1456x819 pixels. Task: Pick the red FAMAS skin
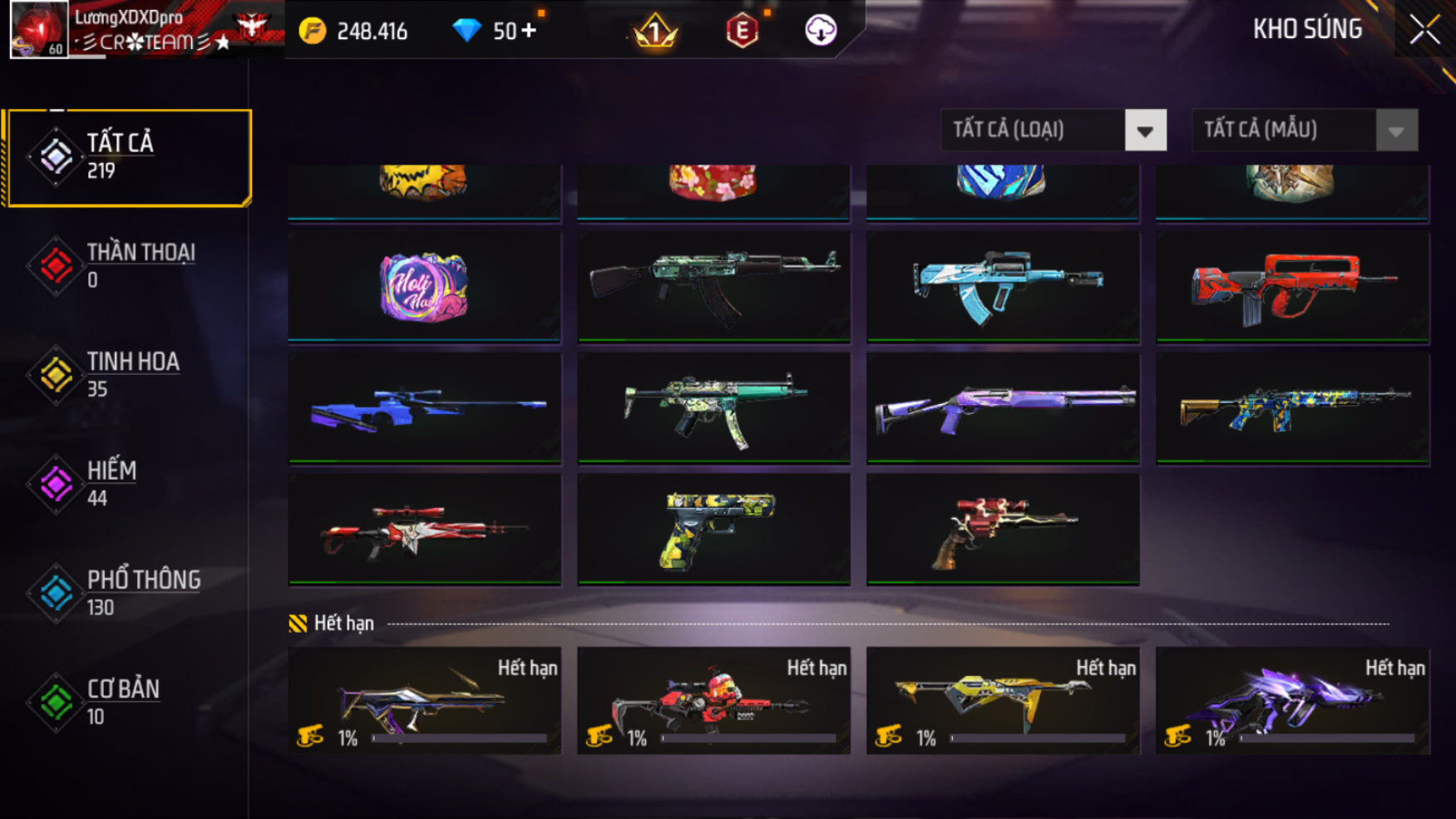pyautogui.click(x=1292, y=287)
